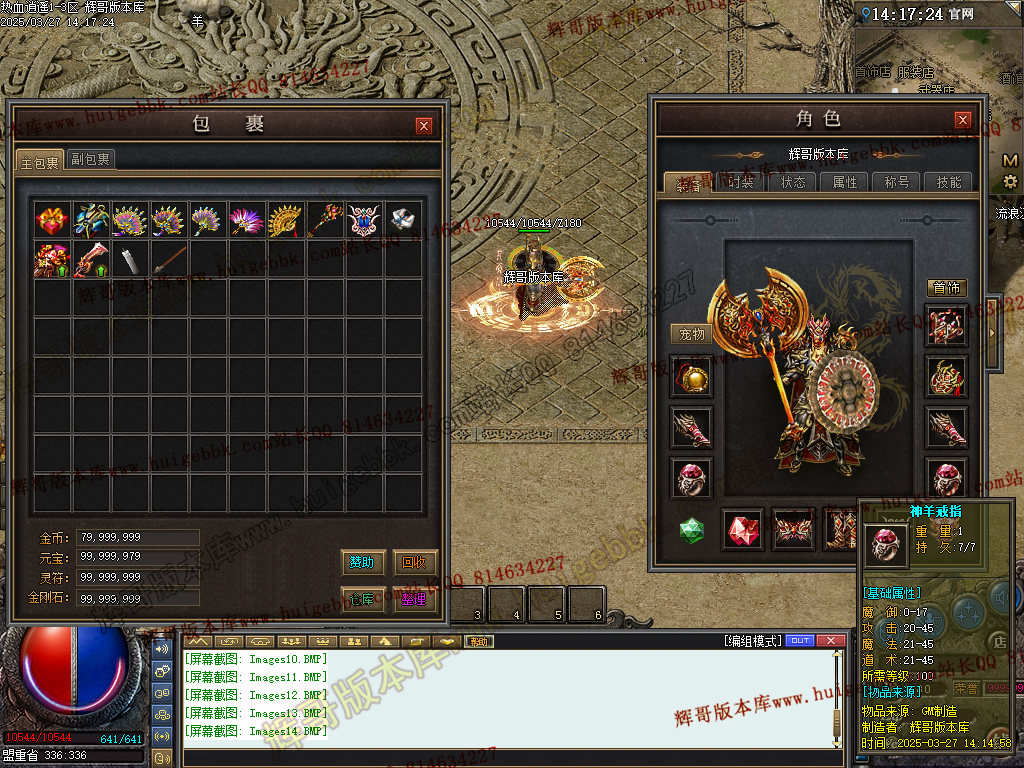This screenshot has width=1024, height=768.
Task: Click the blue OUT button
Action: [800, 641]
